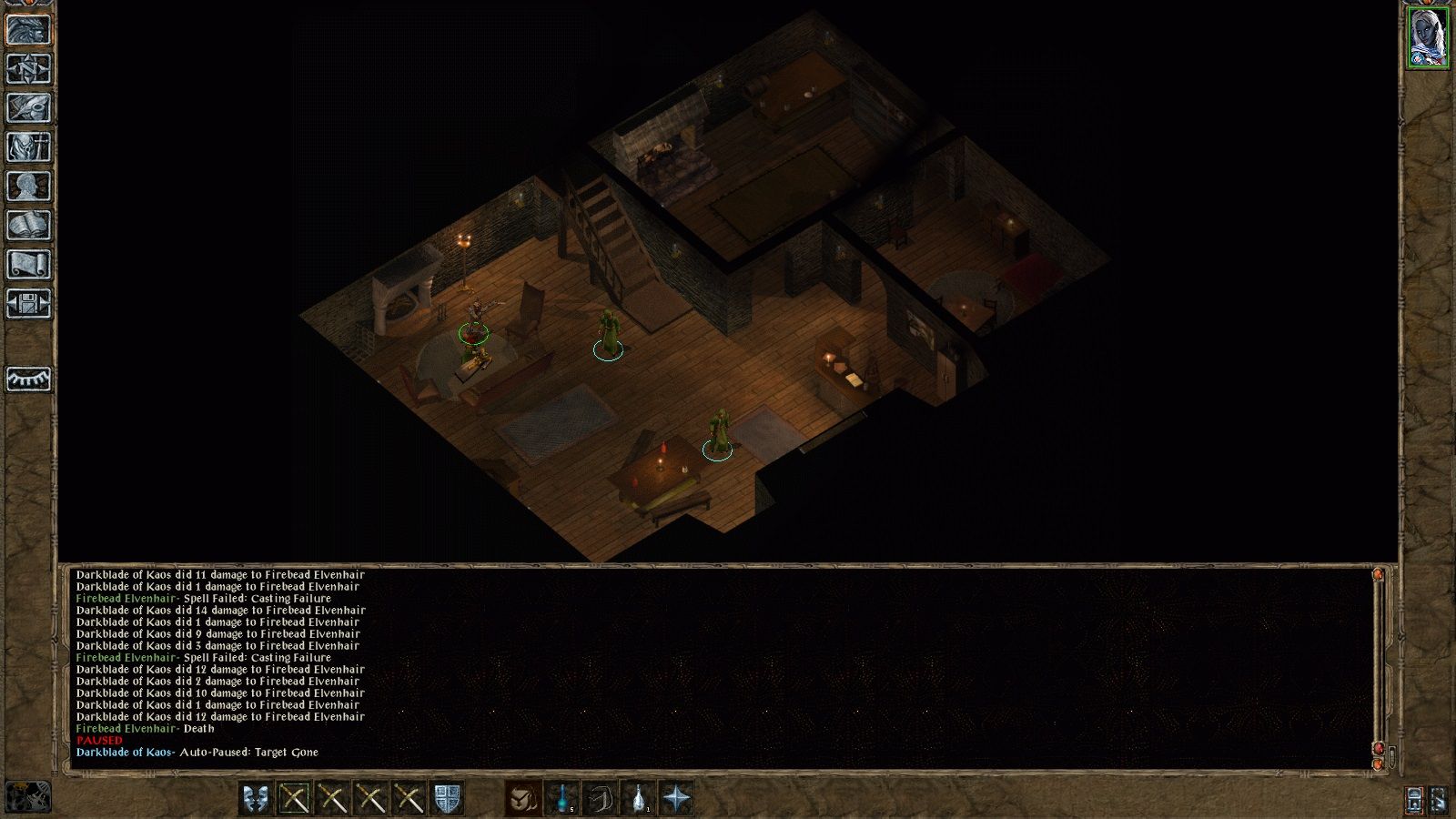The height and width of the screenshot is (819, 1456).
Task: Toggle party AI in the bottom-right corner
Action: coord(1413,798)
